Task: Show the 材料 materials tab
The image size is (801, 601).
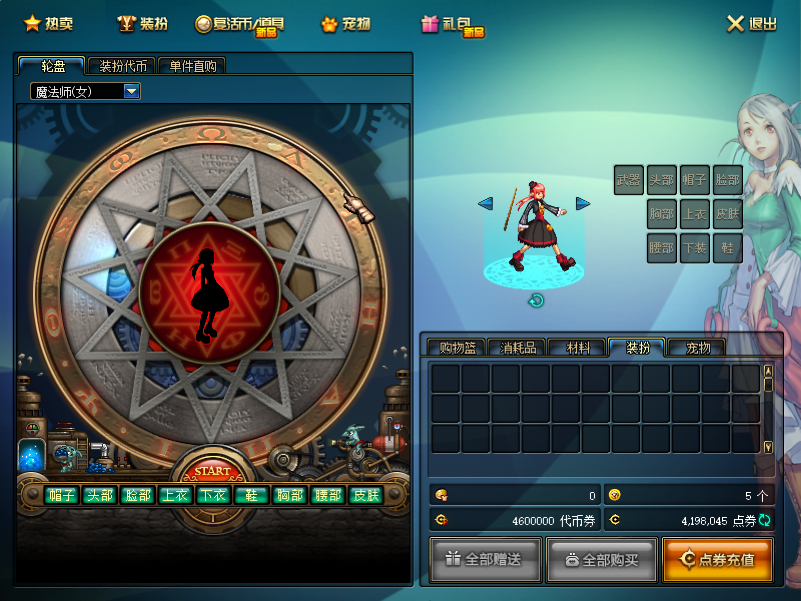Action: click(x=577, y=348)
